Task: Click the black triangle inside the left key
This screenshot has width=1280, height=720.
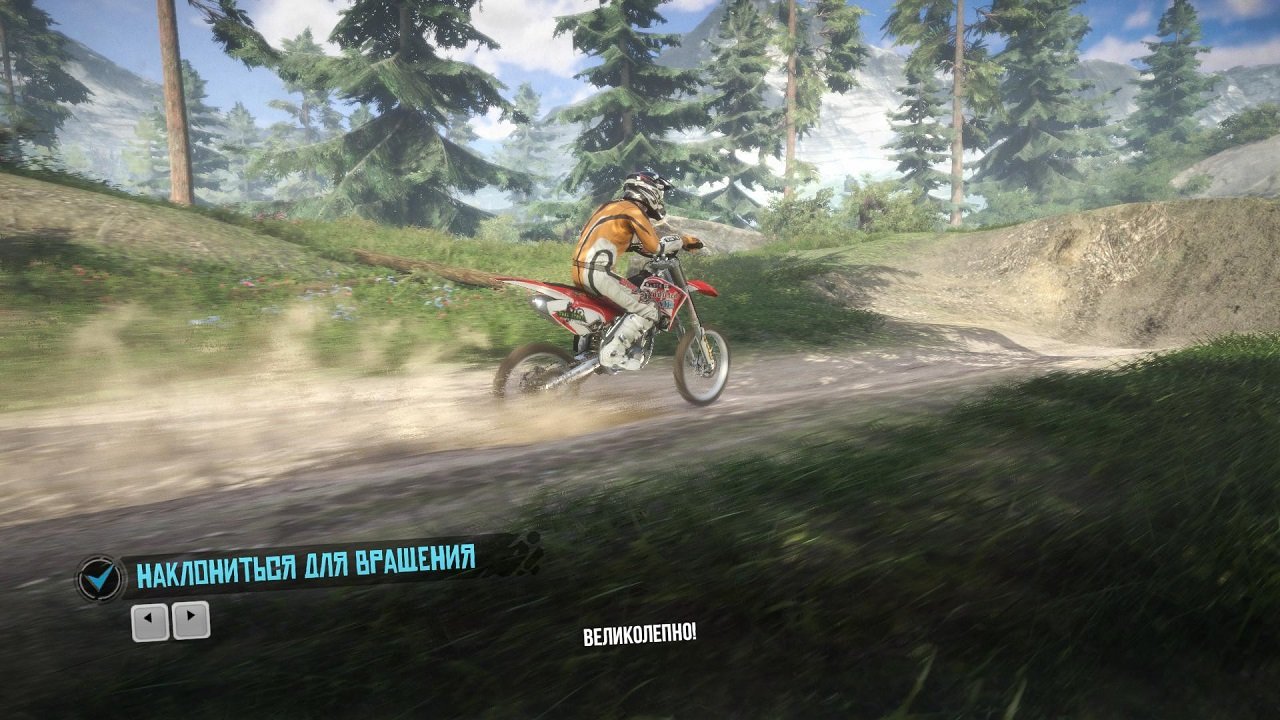Action: click(148, 617)
